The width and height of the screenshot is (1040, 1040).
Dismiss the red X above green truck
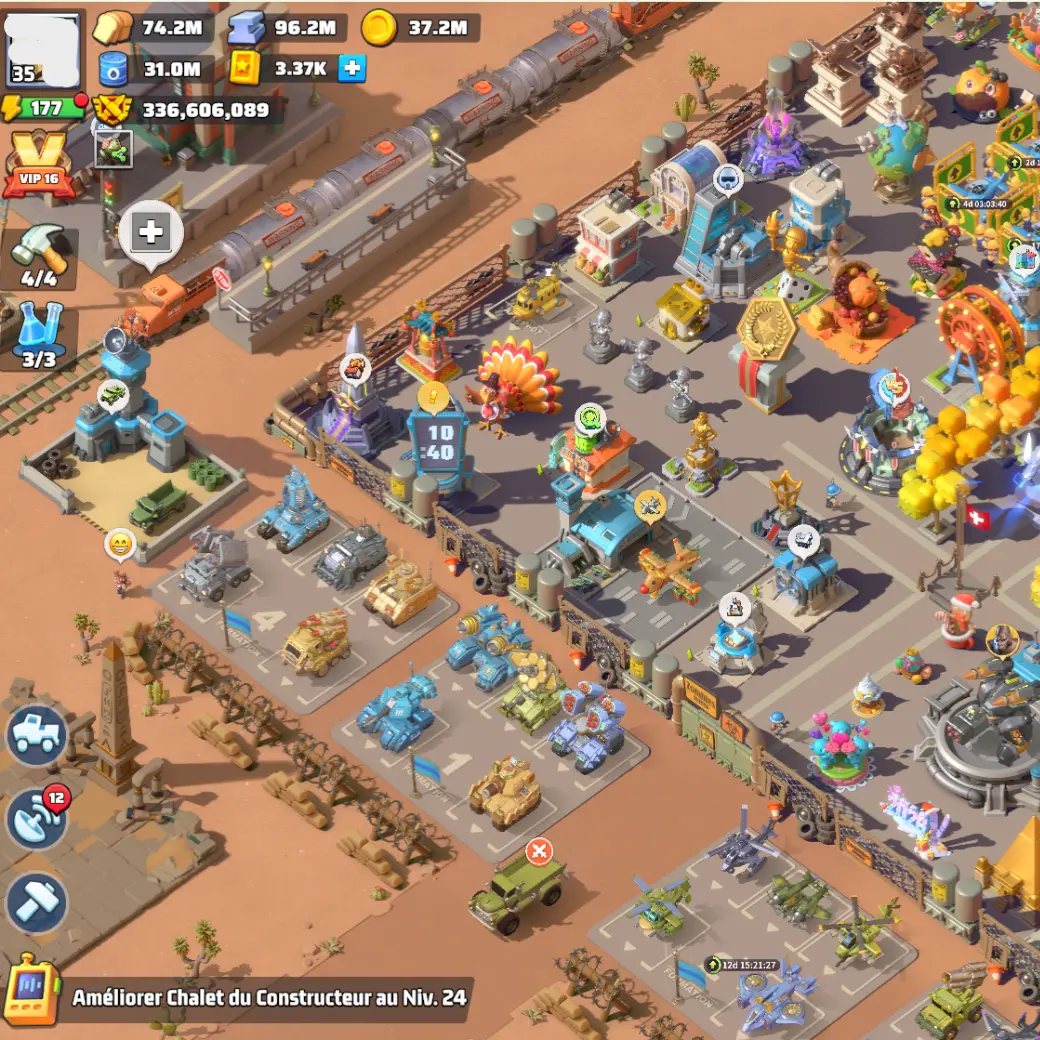coord(539,851)
